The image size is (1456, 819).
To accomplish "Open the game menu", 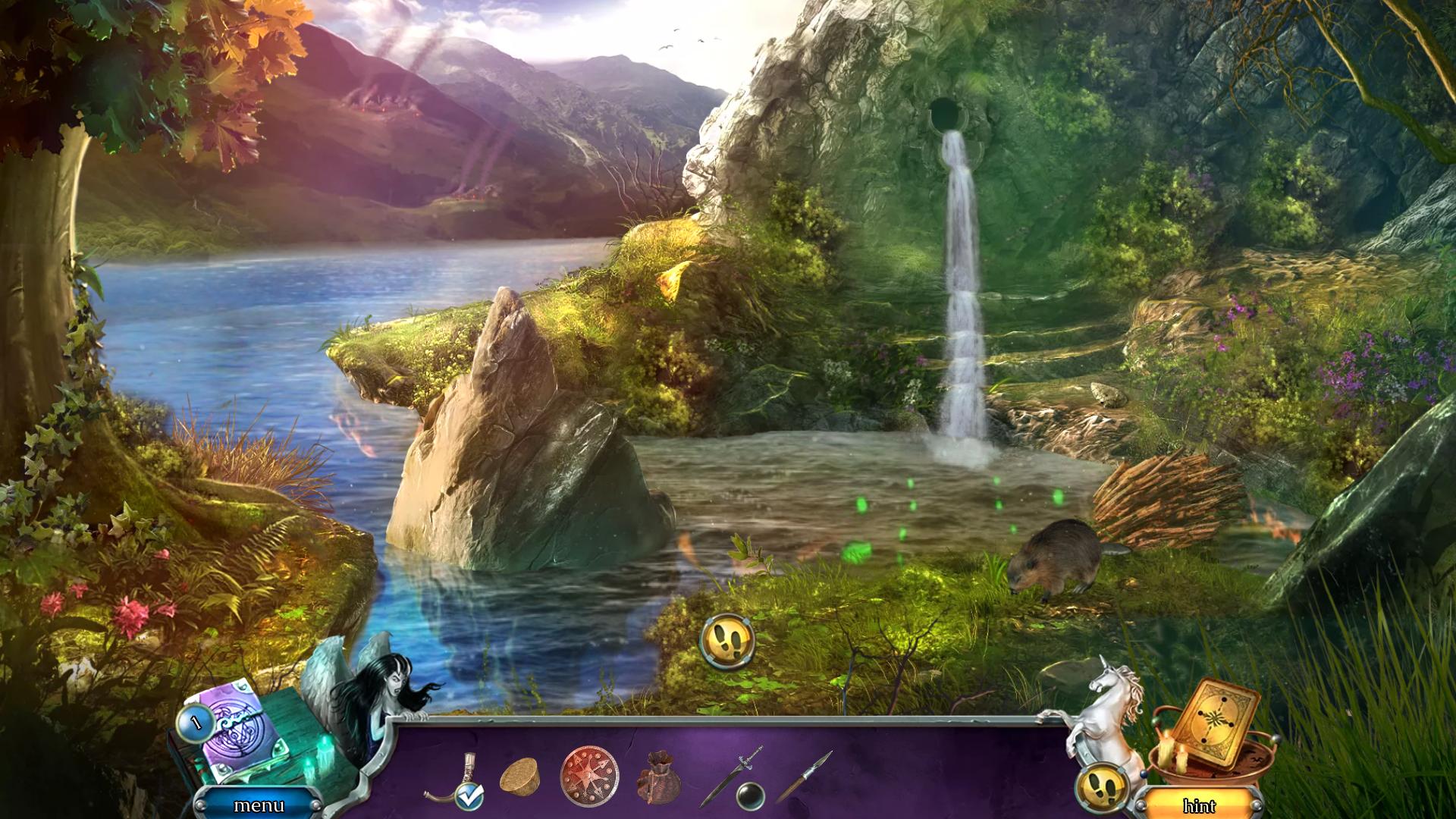I will point(259,805).
